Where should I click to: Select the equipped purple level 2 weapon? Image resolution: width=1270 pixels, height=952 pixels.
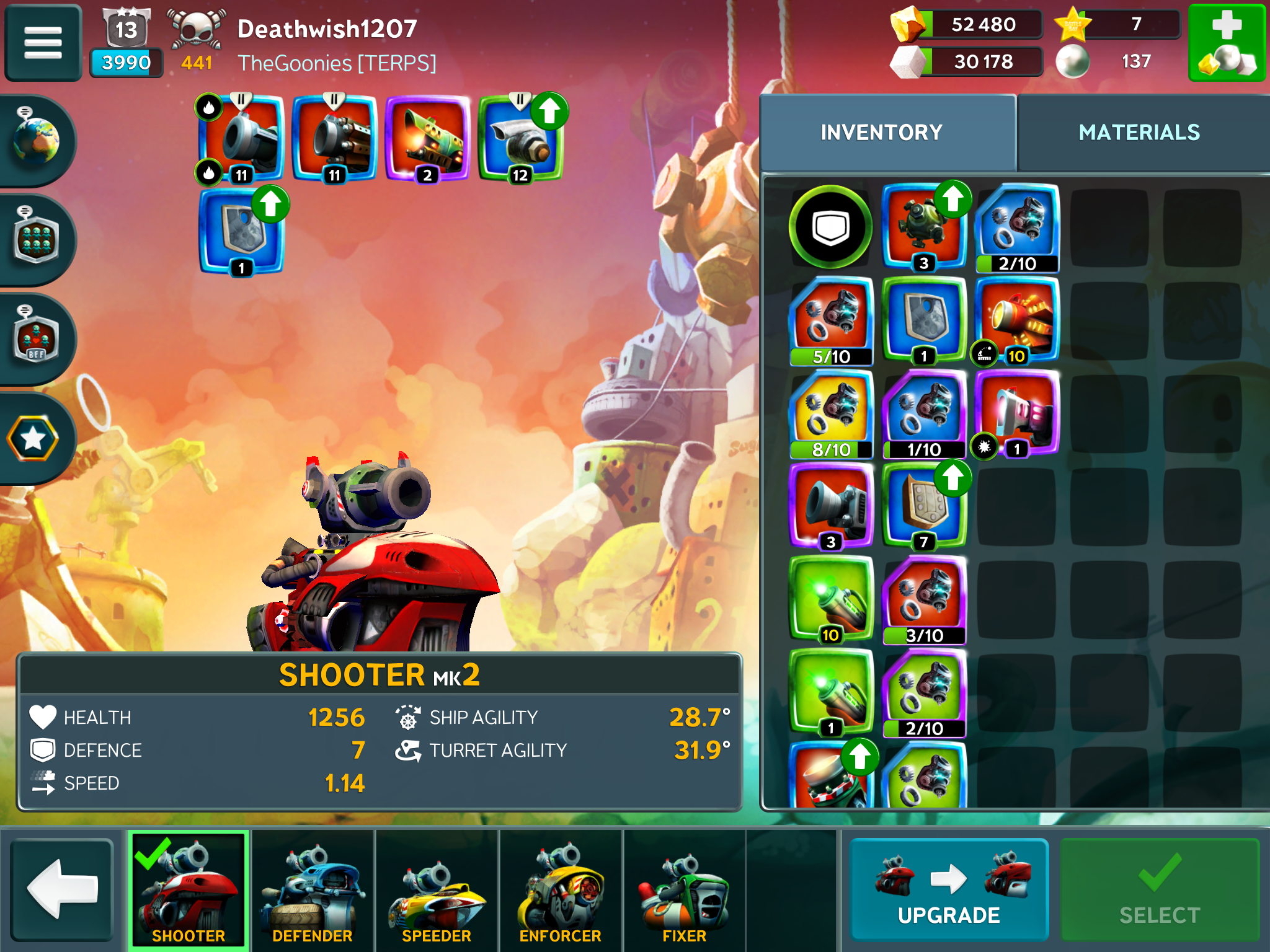click(x=427, y=138)
